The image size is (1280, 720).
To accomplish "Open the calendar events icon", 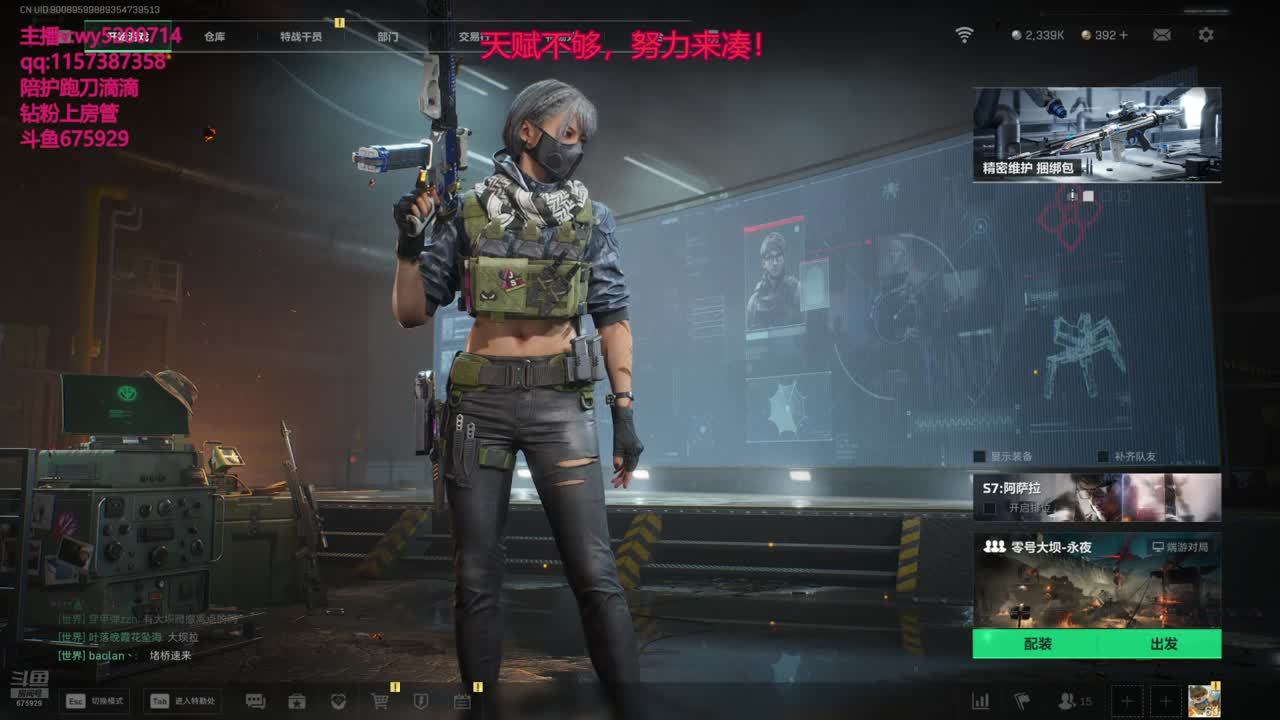I will click(x=462, y=701).
